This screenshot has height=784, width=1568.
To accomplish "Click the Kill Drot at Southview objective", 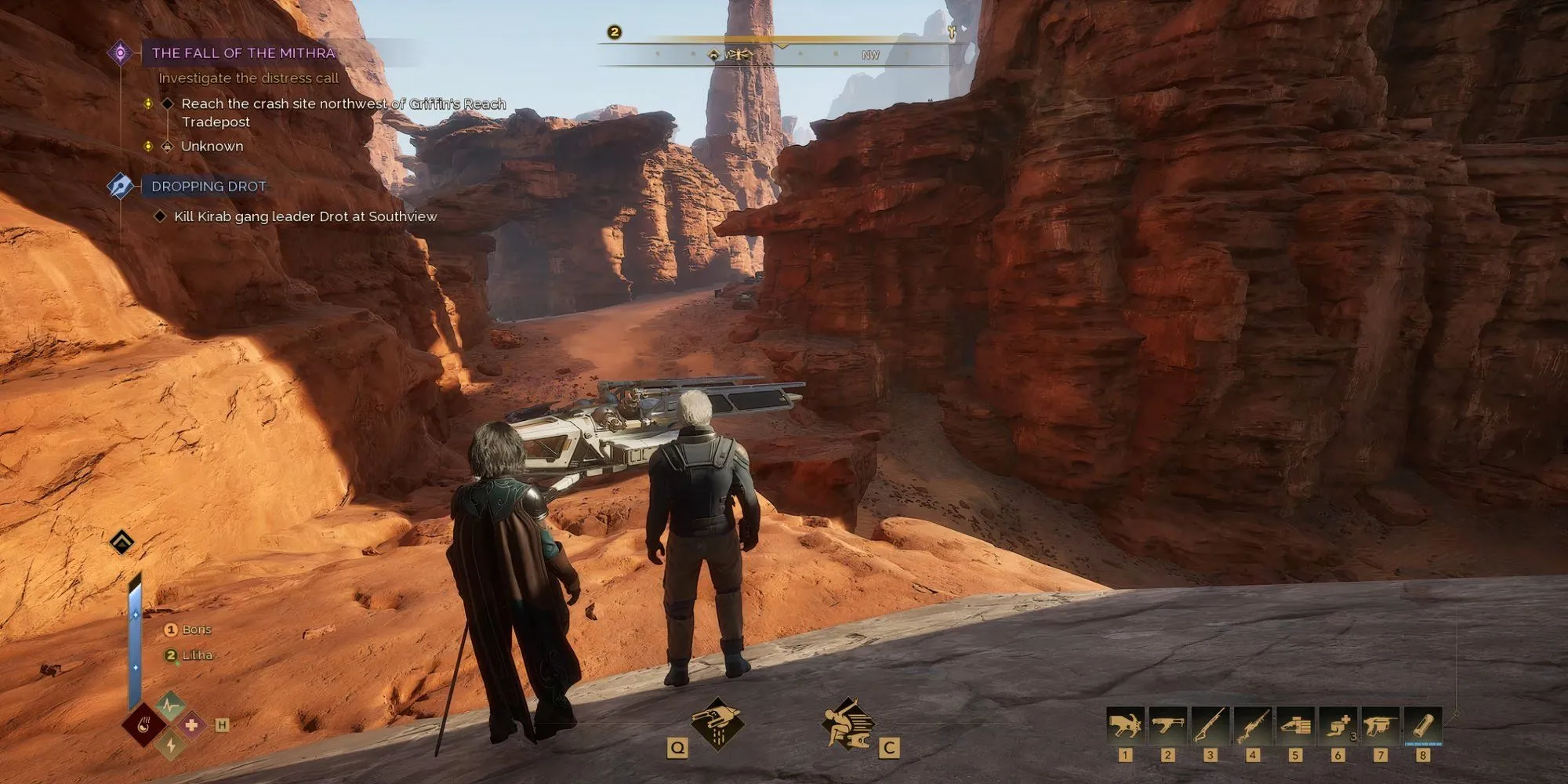I will point(305,216).
